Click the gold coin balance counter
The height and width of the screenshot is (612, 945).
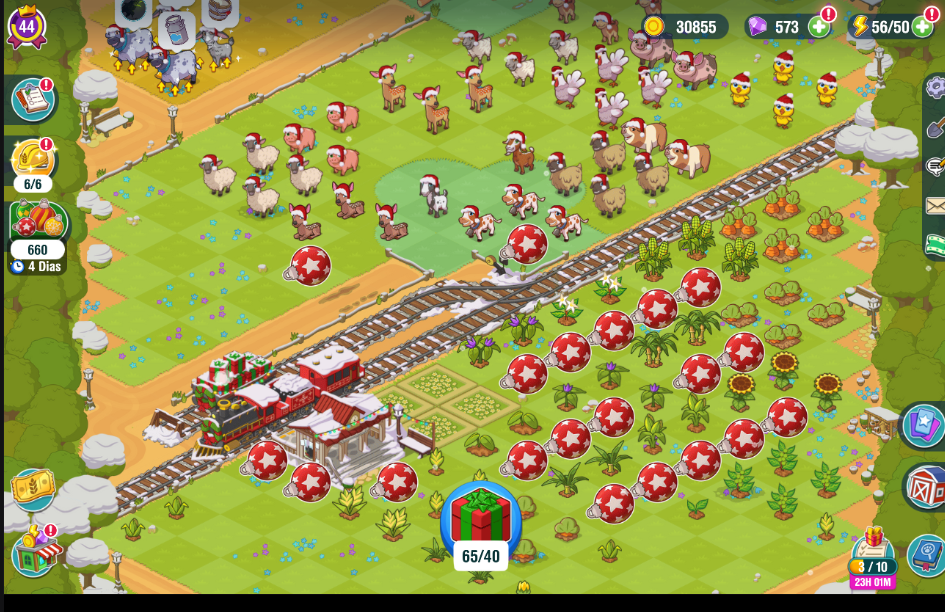click(x=684, y=27)
